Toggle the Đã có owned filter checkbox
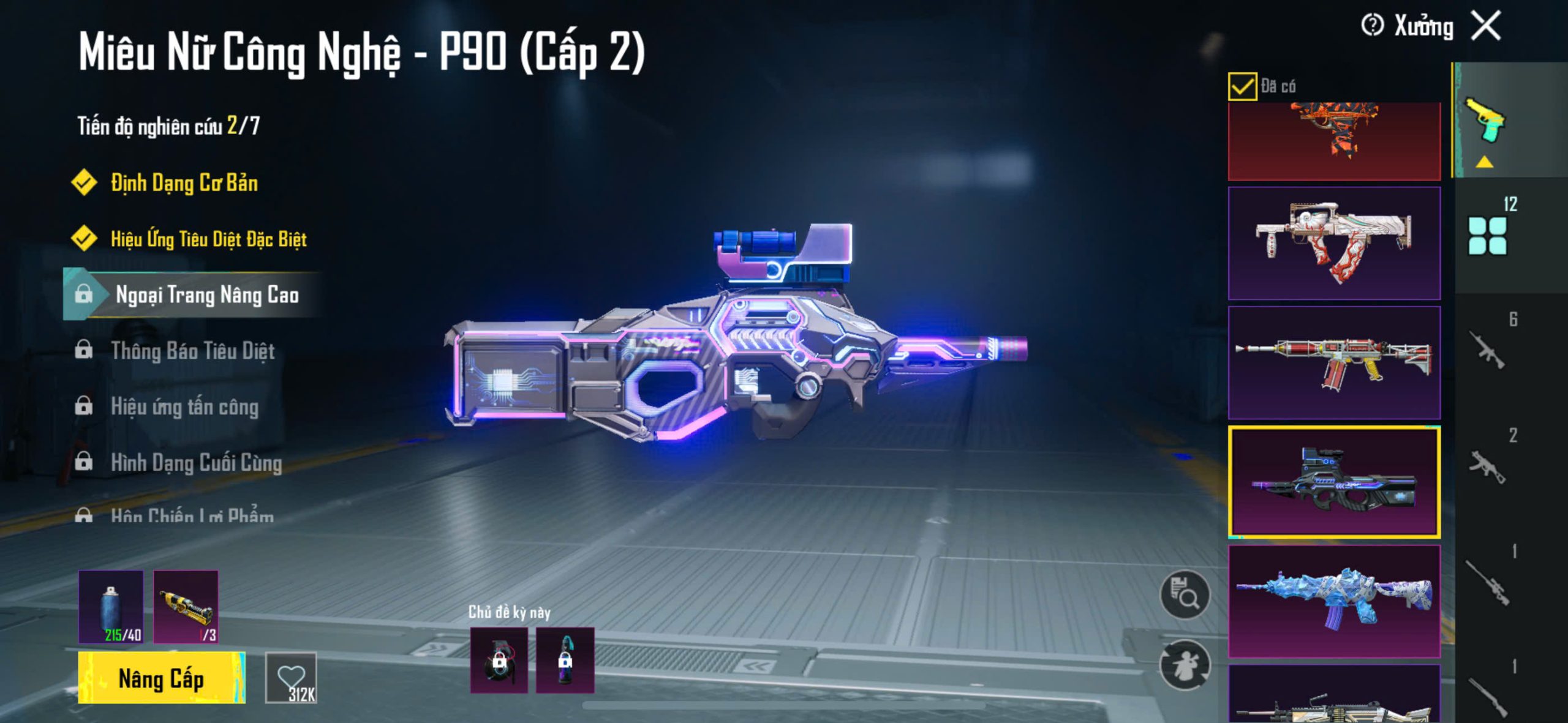1568x723 pixels. 1242,86
